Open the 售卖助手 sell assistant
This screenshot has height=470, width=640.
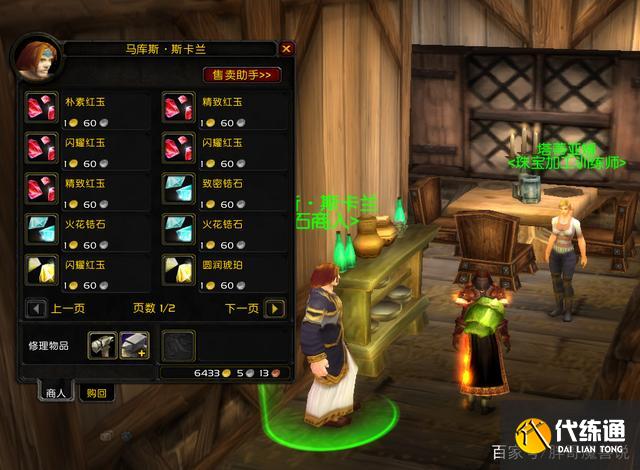(243, 74)
